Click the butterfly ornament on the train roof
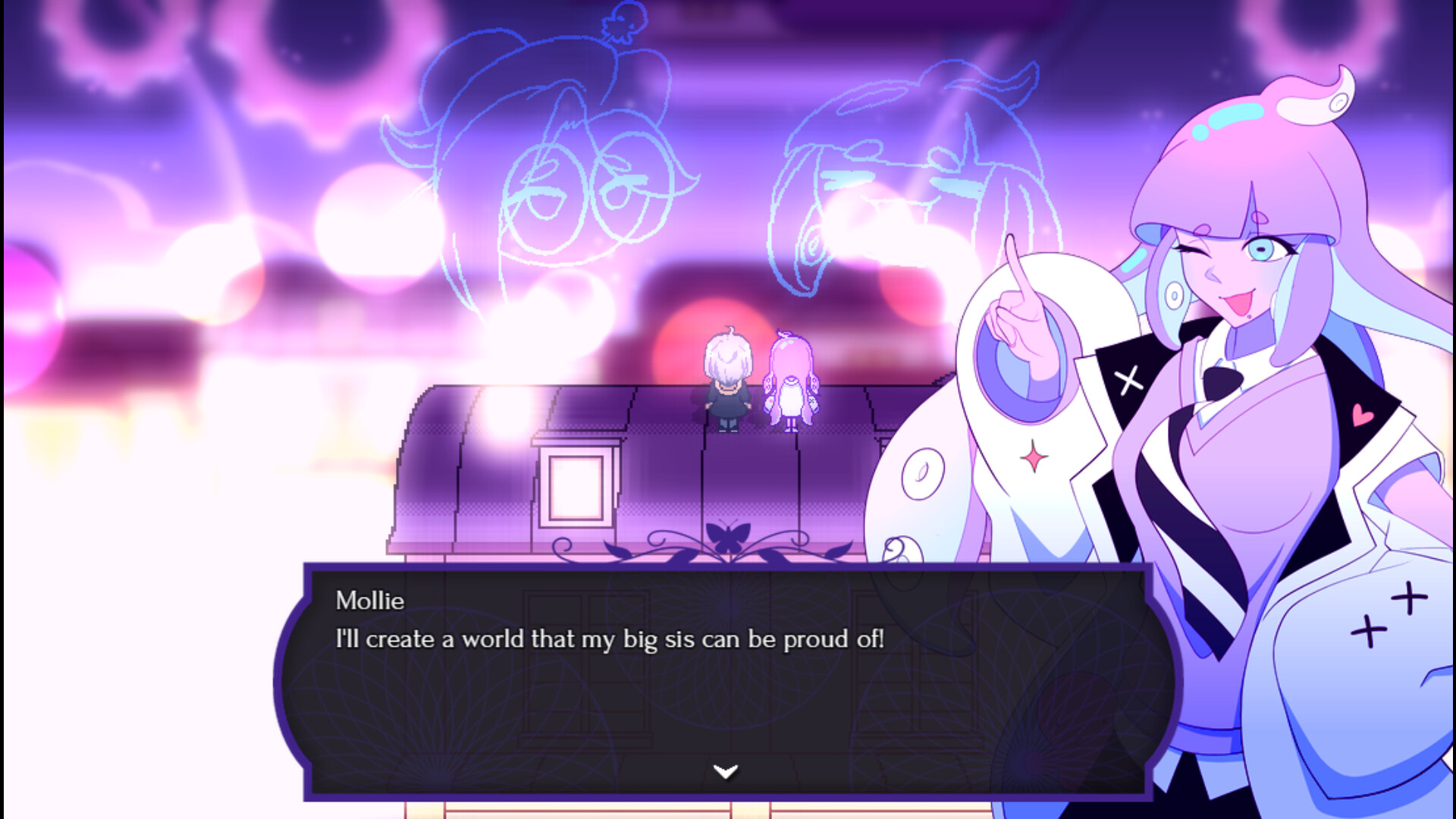Image resolution: width=1456 pixels, height=819 pixels. [729, 535]
